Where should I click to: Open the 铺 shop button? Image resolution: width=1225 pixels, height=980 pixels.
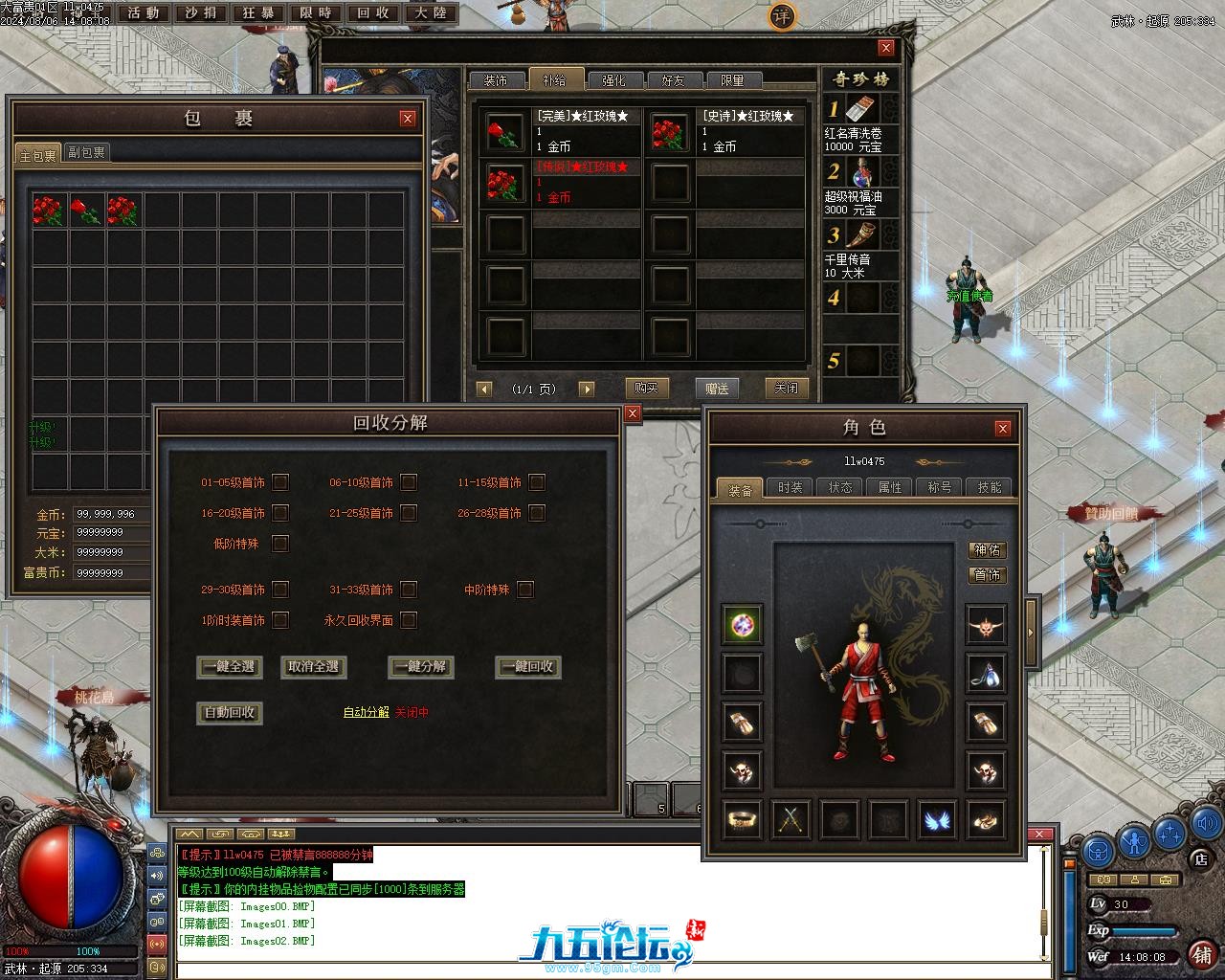click(1201, 953)
